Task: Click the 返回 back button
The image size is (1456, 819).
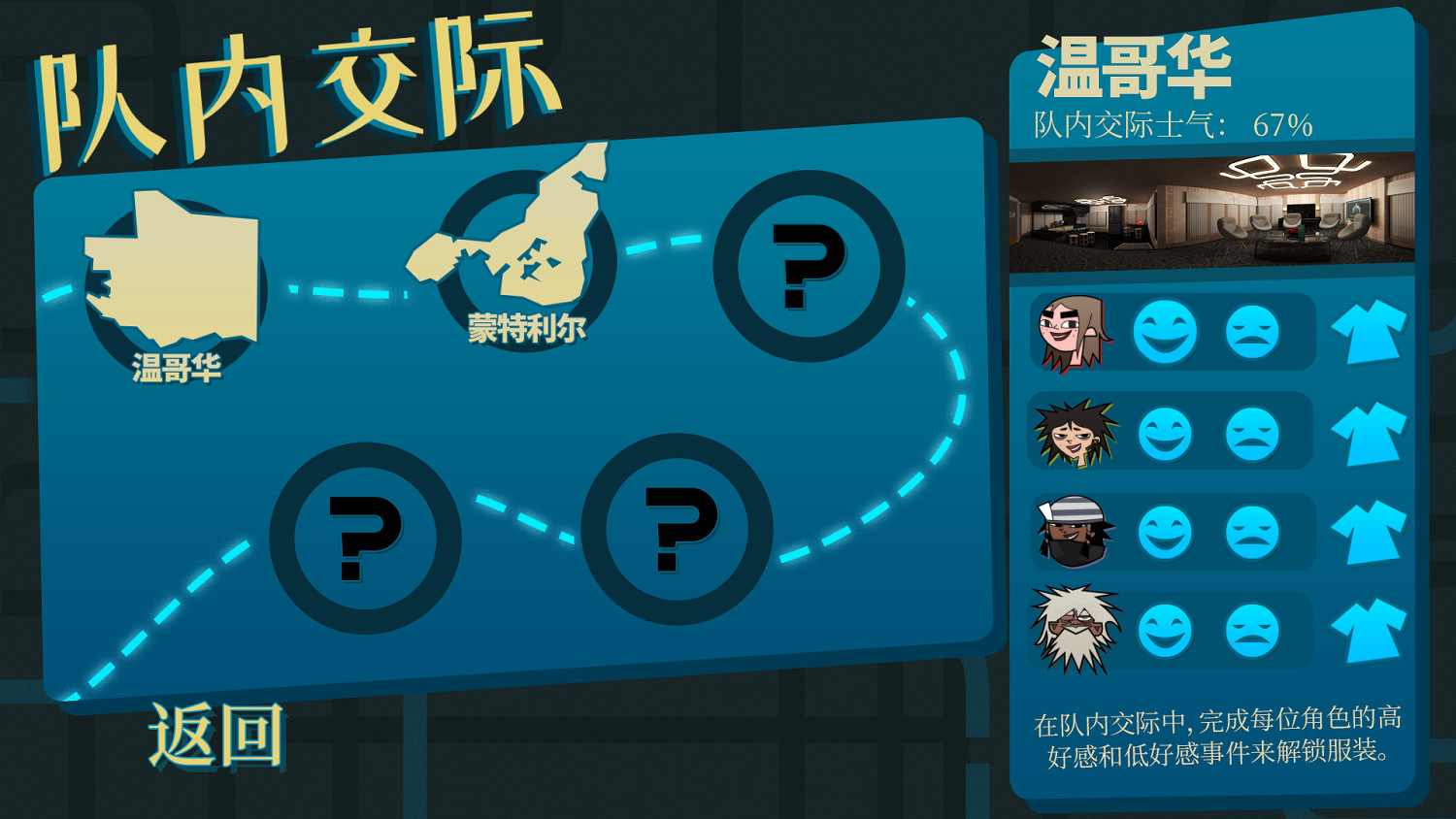Action: click(x=218, y=736)
